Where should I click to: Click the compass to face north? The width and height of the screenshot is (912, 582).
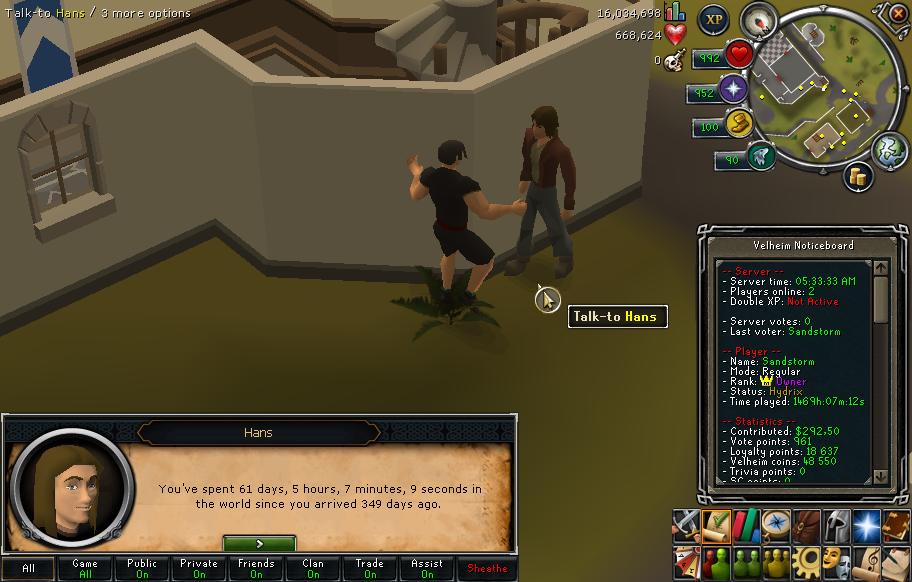(x=759, y=21)
